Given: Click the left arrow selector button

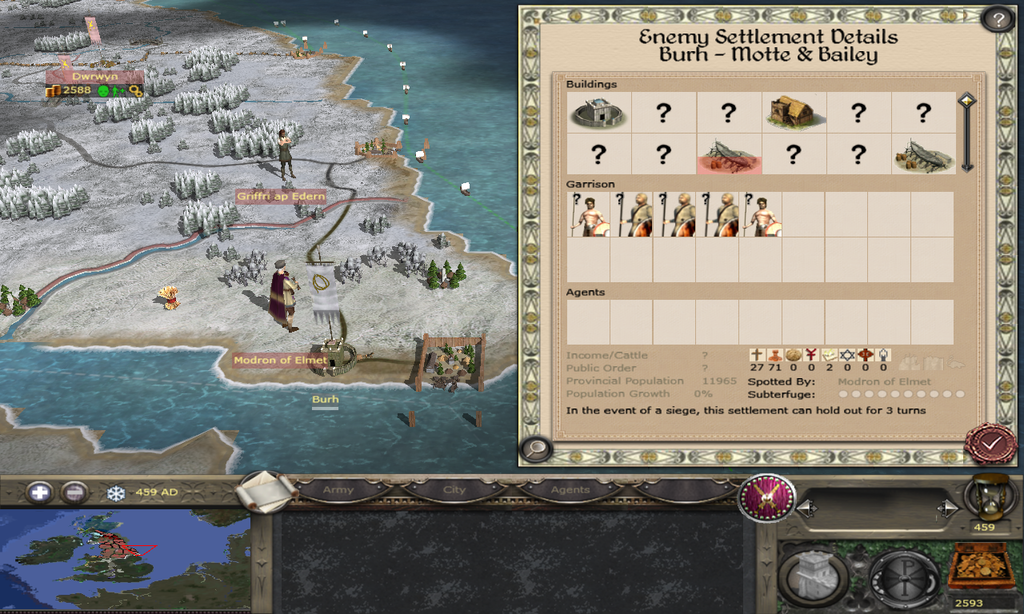Looking at the screenshot, I should click(x=807, y=509).
